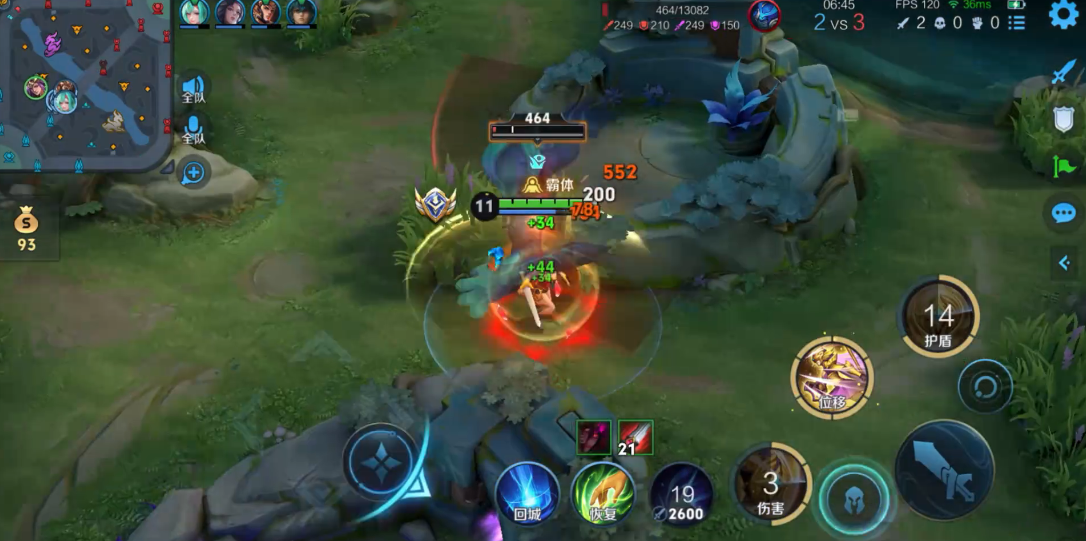Tap the basic attack sword button
This screenshot has width=1086, height=541.
pos(943,469)
